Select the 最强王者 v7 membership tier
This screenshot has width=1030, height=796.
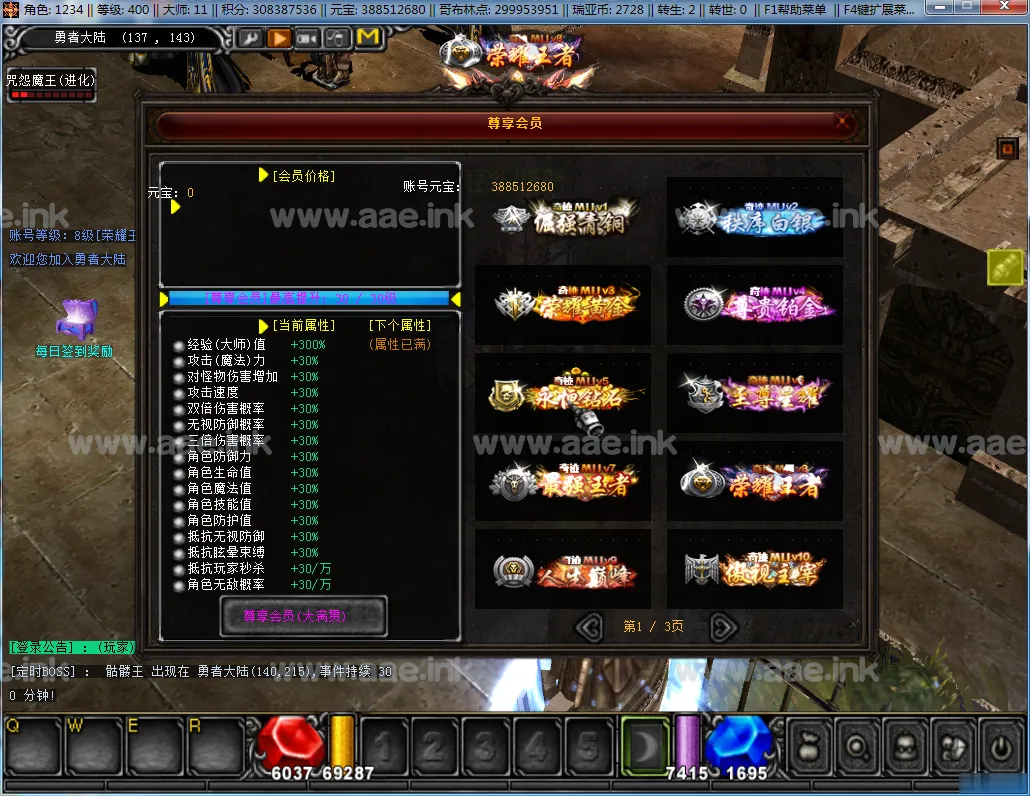pyautogui.click(x=563, y=482)
